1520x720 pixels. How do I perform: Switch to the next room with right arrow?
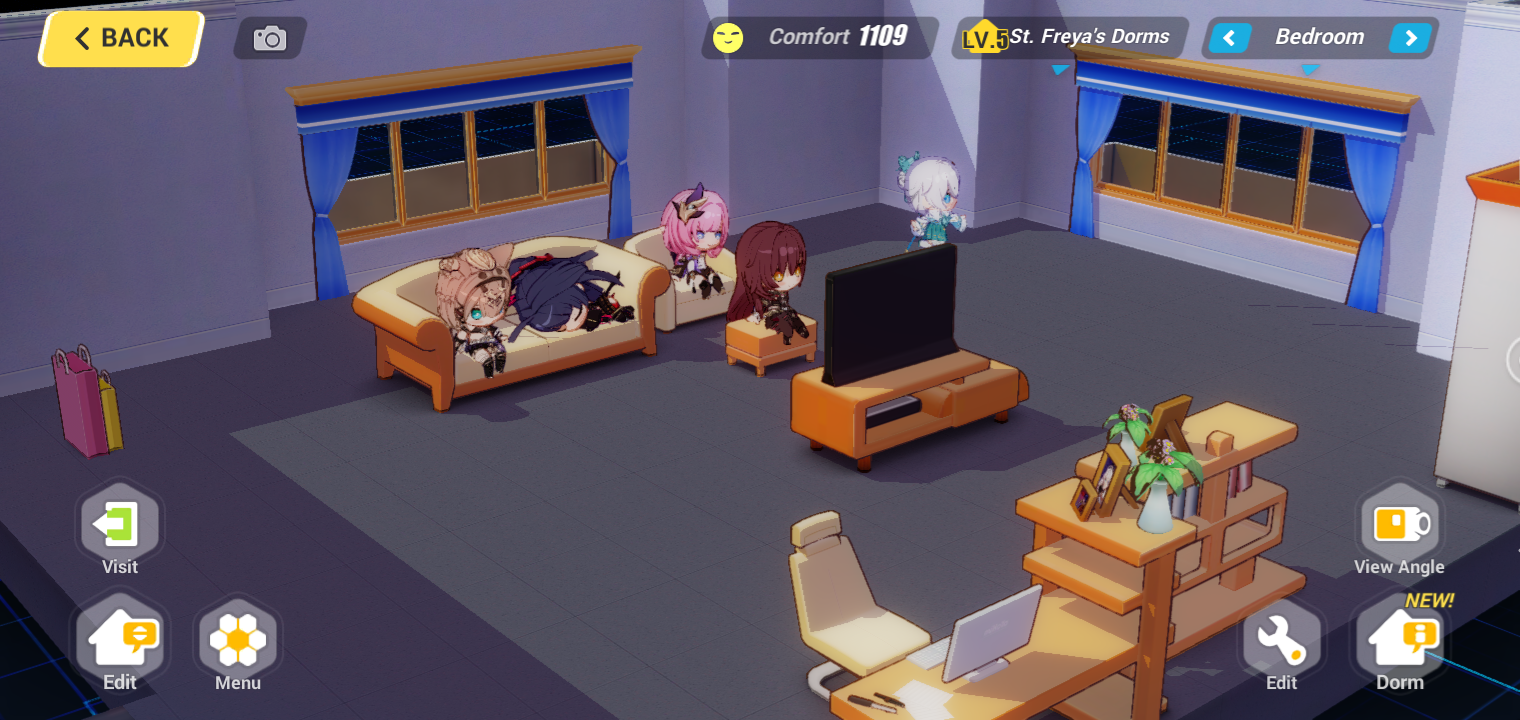[x=1410, y=37]
